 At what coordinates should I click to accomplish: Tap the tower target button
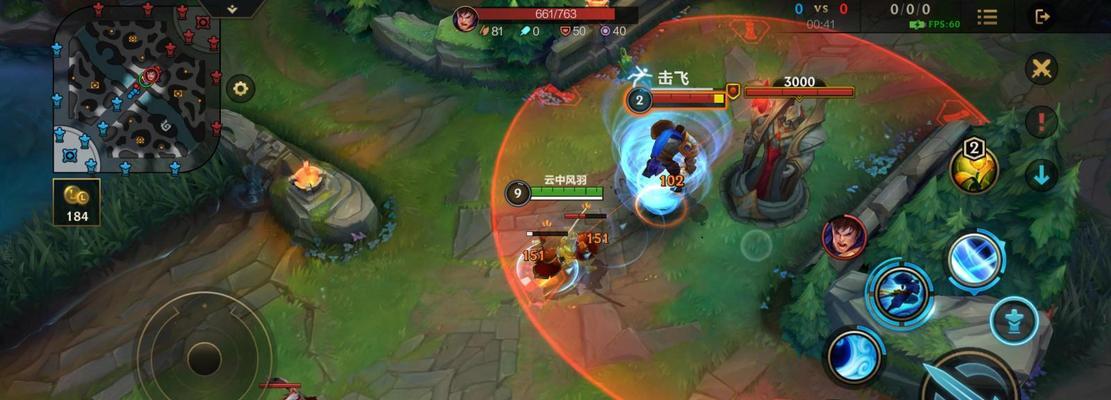click(x=1014, y=320)
